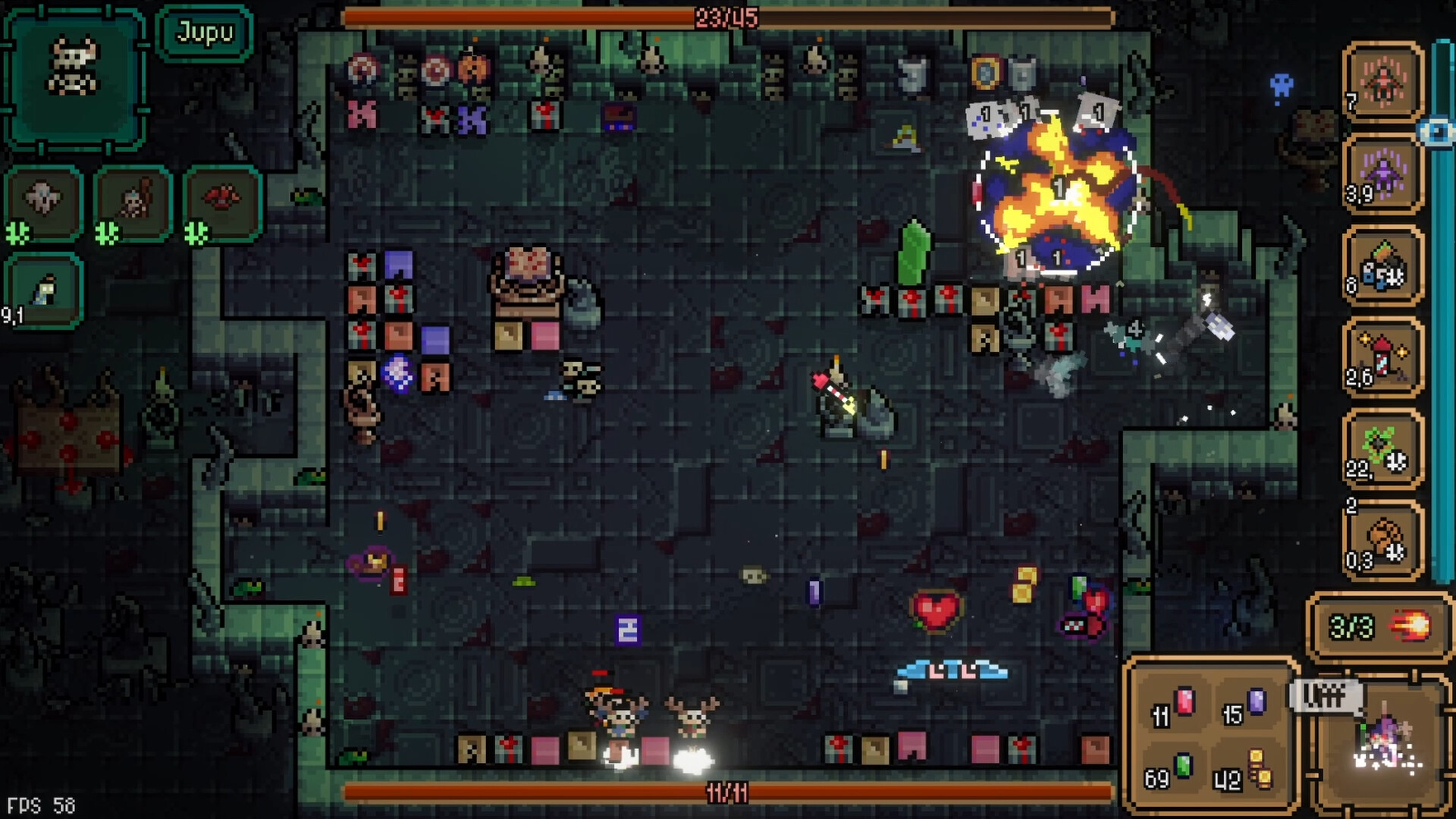Click the Jupu name plate
This screenshot has height=819, width=1456.
203,32
